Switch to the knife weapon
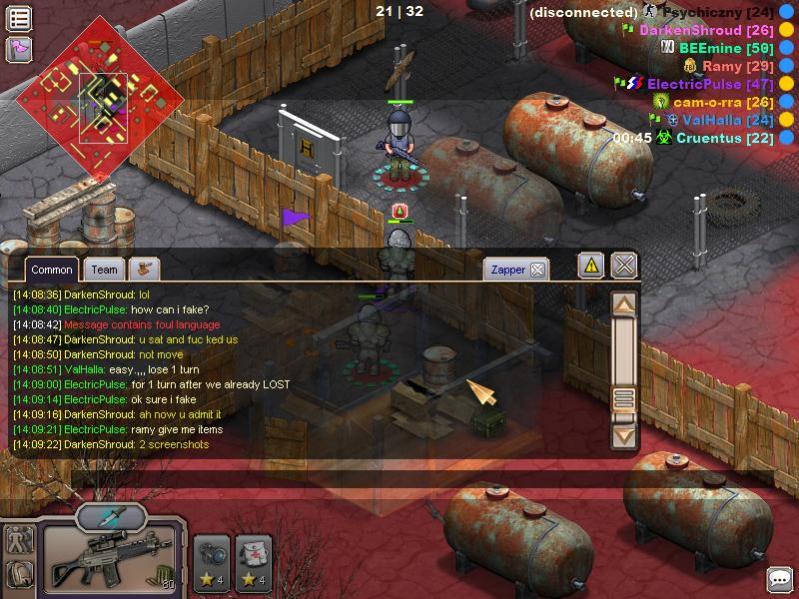The width and height of the screenshot is (799, 599). point(110,517)
